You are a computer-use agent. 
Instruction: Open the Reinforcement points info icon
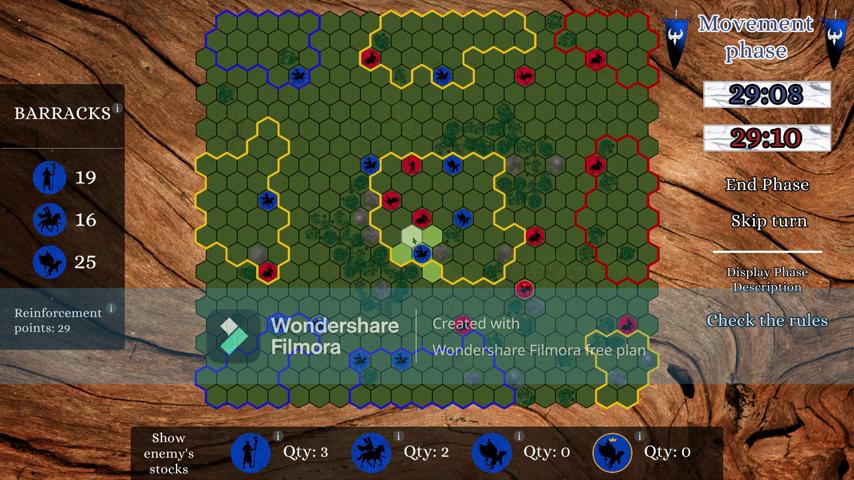click(x=110, y=309)
